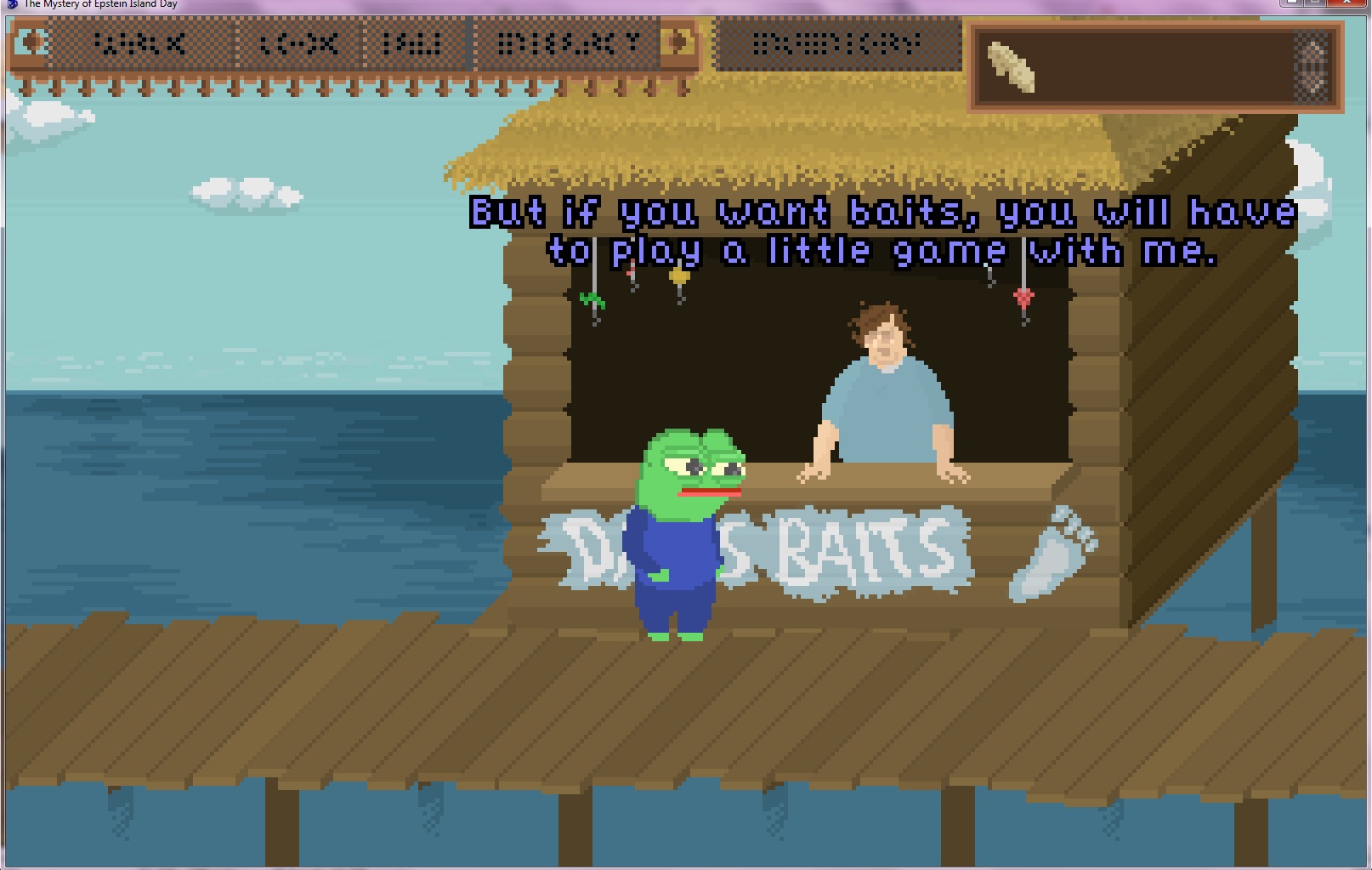Pick the bread item in the inventory
The height and width of the screenshot is (870, 1372).
pyautogui.click(x=1011, y=66)
